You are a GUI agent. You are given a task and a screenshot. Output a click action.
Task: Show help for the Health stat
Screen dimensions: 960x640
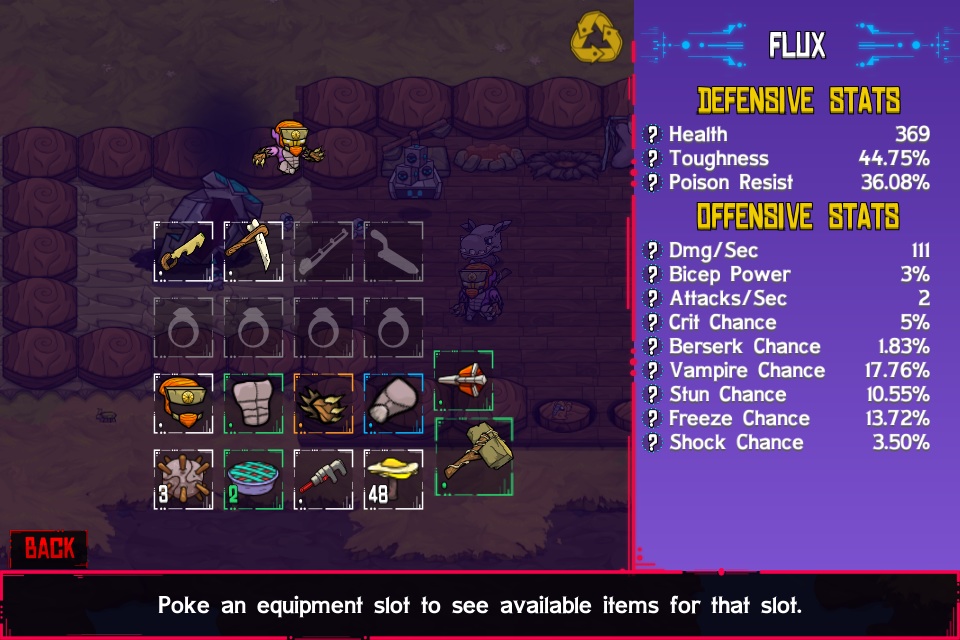(653, 134)
